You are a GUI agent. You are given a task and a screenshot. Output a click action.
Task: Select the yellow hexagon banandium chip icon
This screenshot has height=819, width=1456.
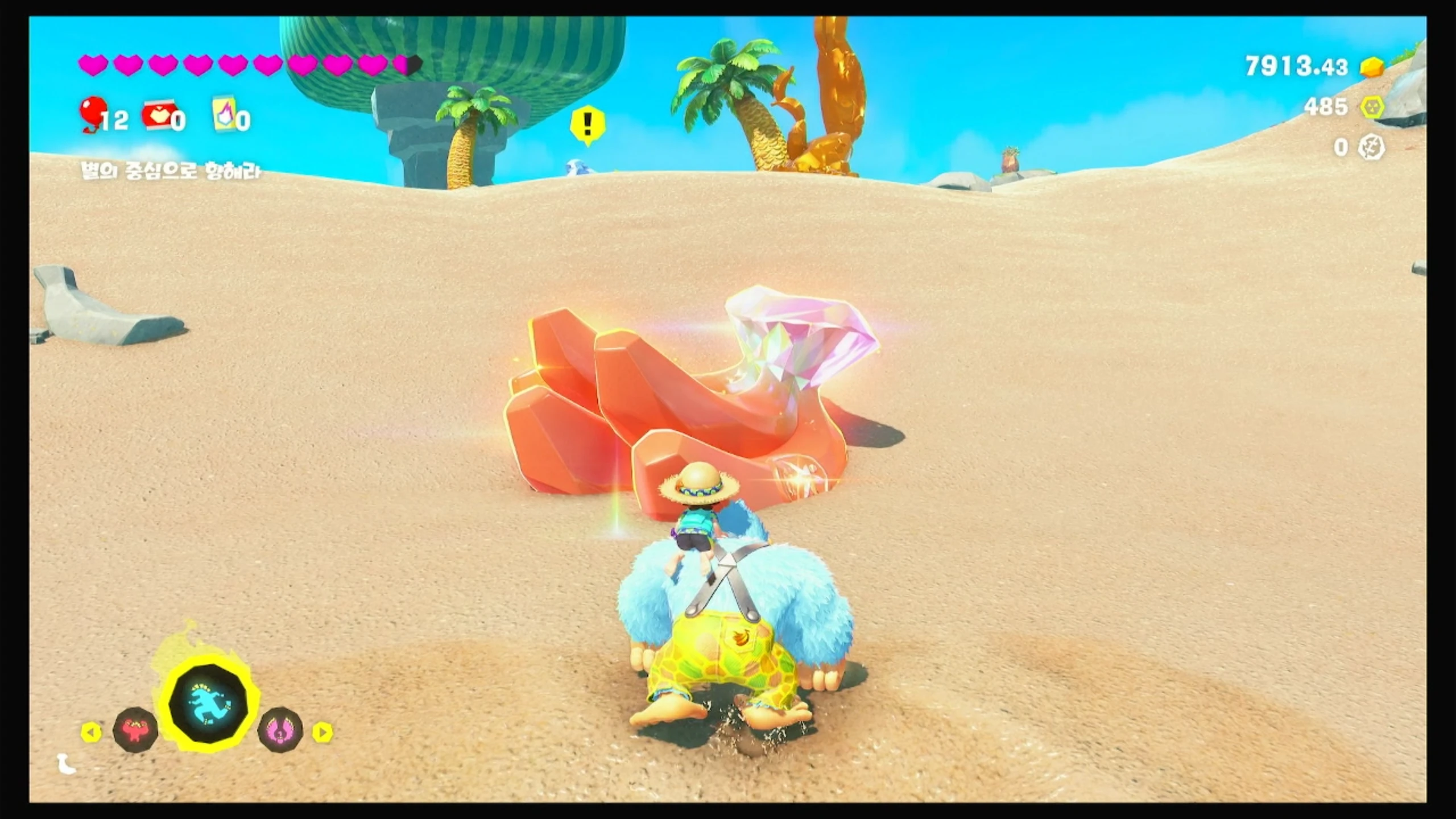[x=1372, y=107]
